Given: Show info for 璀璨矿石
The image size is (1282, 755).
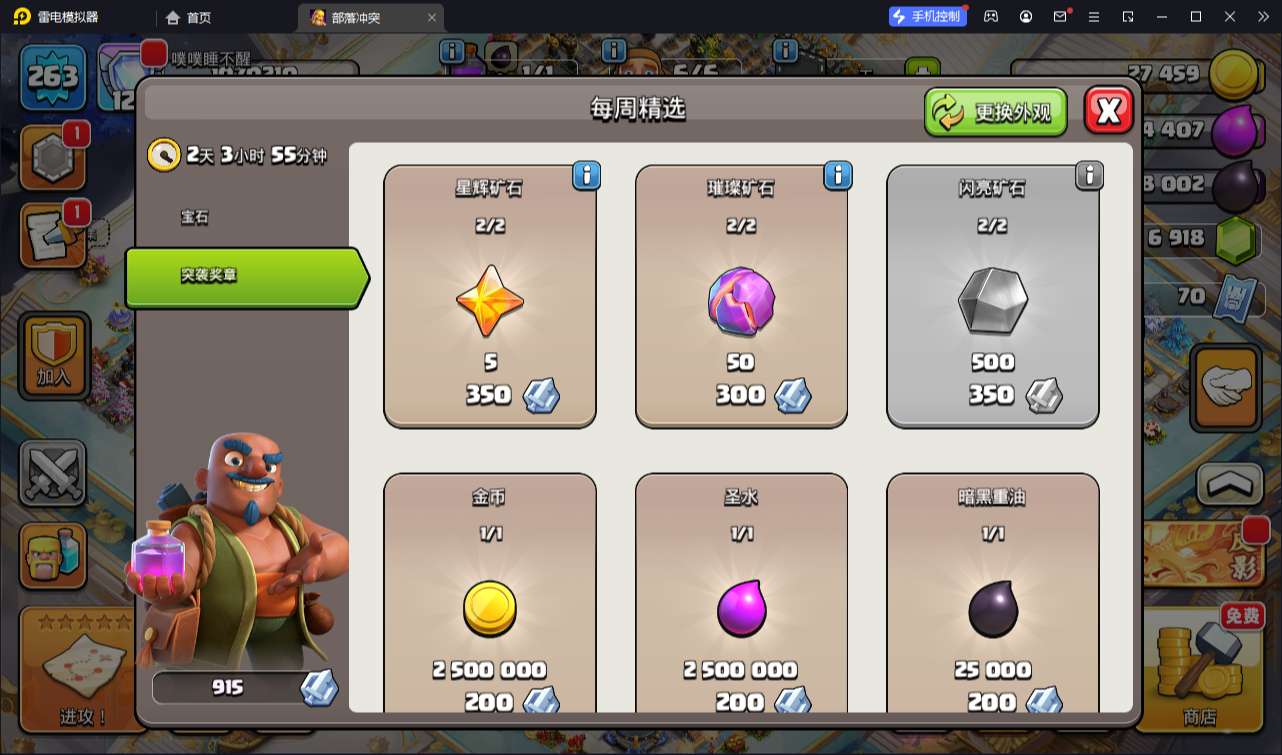Looking at the screenshot, I should point(837,176).
